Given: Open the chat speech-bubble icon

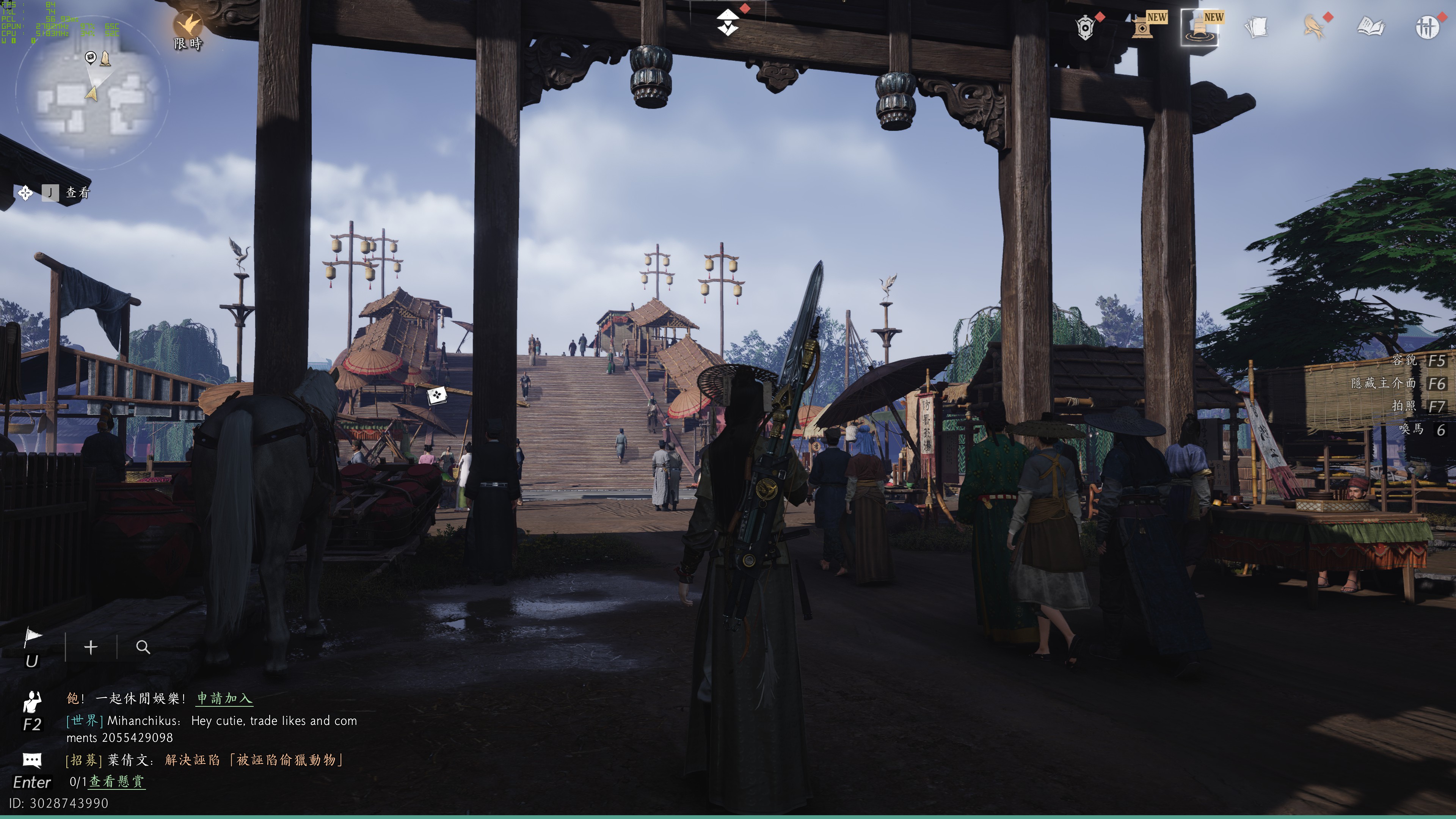Looking at the screenshot, I should (32, 760).
